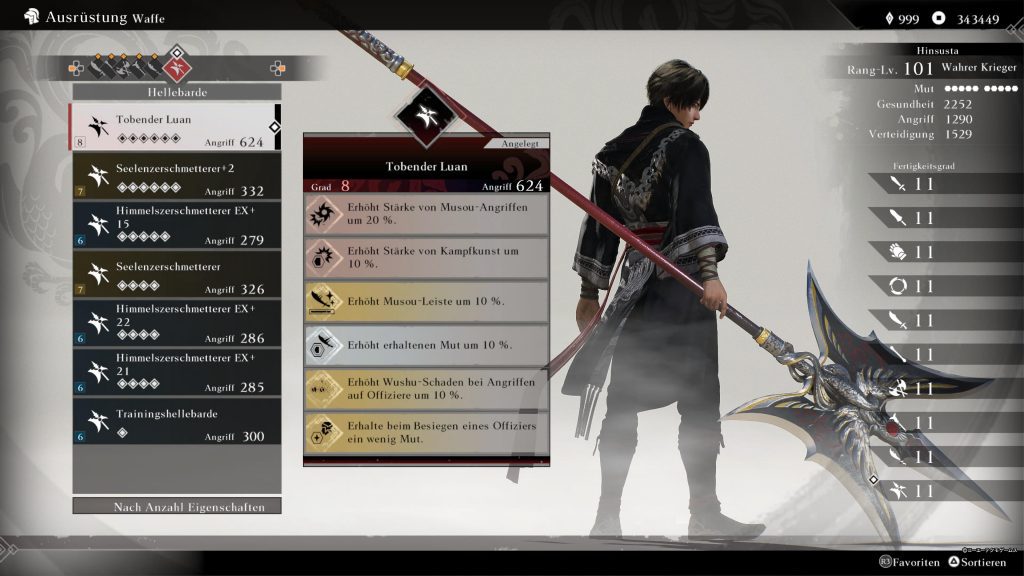The width and height of the screenshot is (1024, 576).
Task: Choose Himmelszerschmetterer EX+ 21
Action: [177, 372]
